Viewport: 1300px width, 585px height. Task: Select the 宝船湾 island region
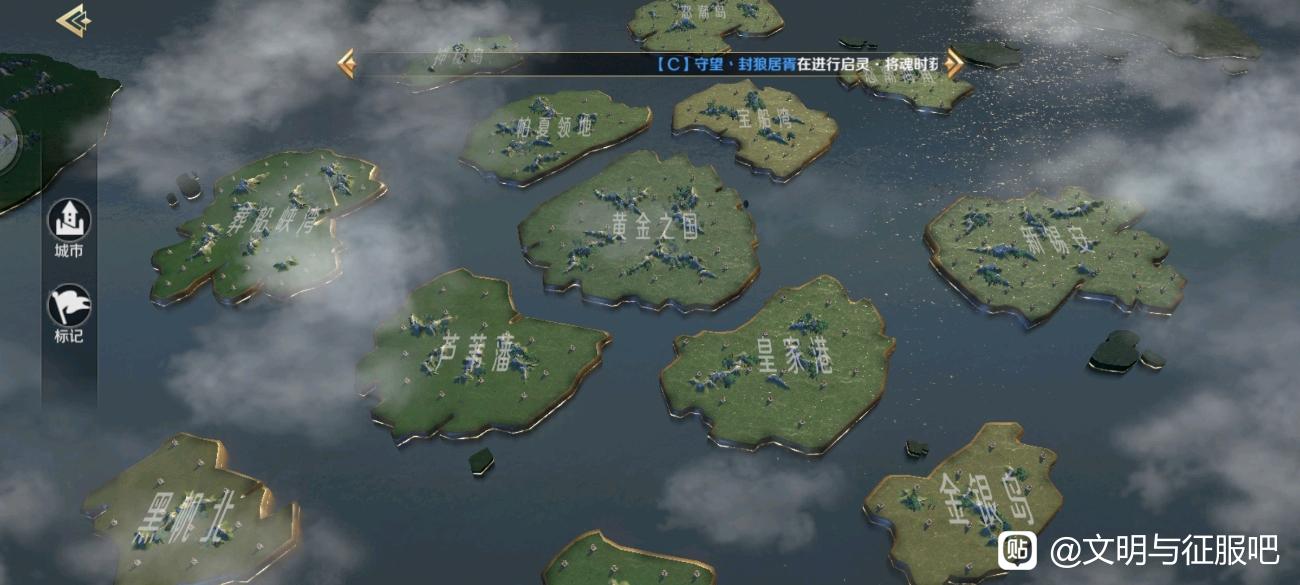(x=757, y=122)
